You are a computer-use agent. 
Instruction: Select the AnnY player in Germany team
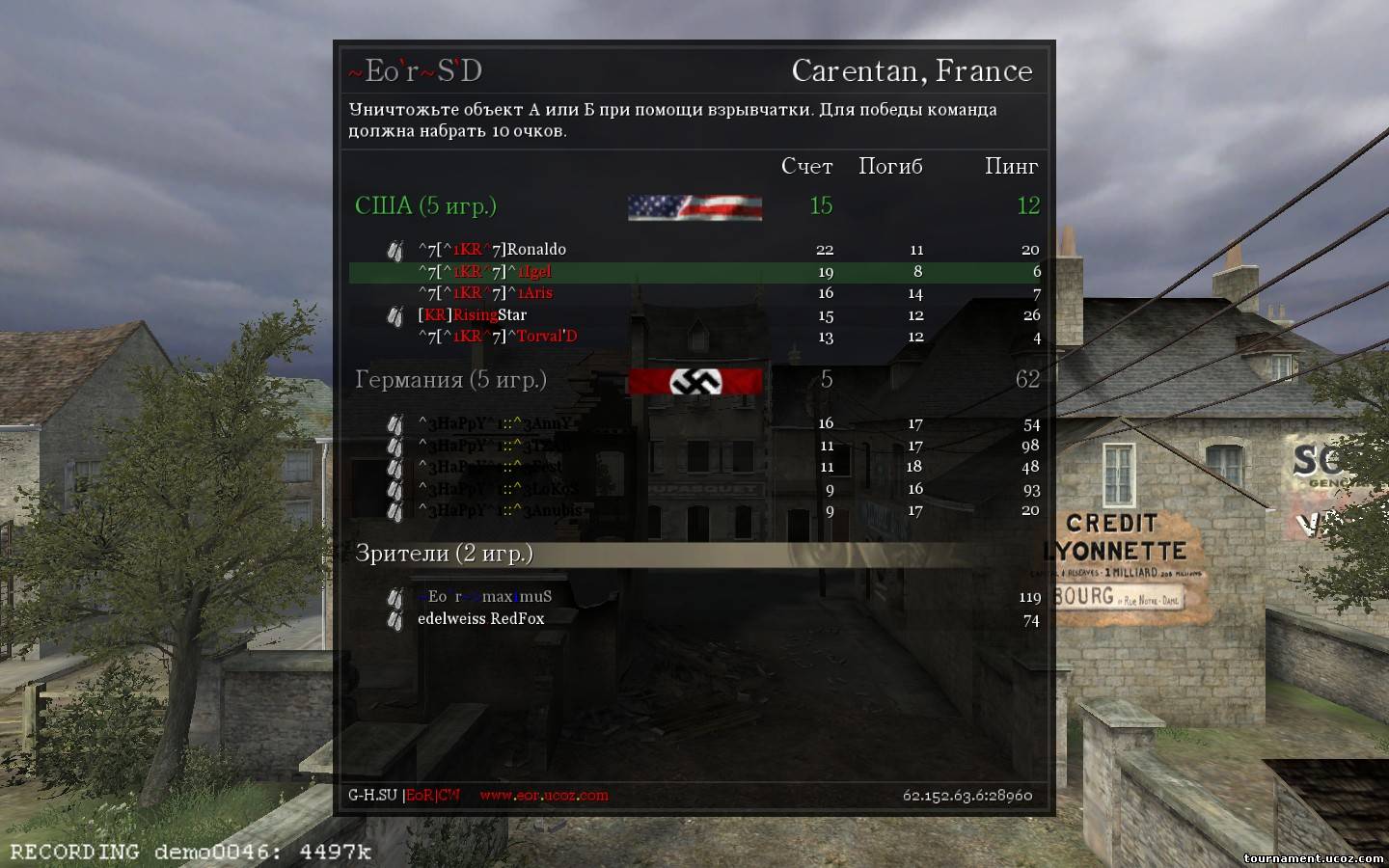pos(496,423)
